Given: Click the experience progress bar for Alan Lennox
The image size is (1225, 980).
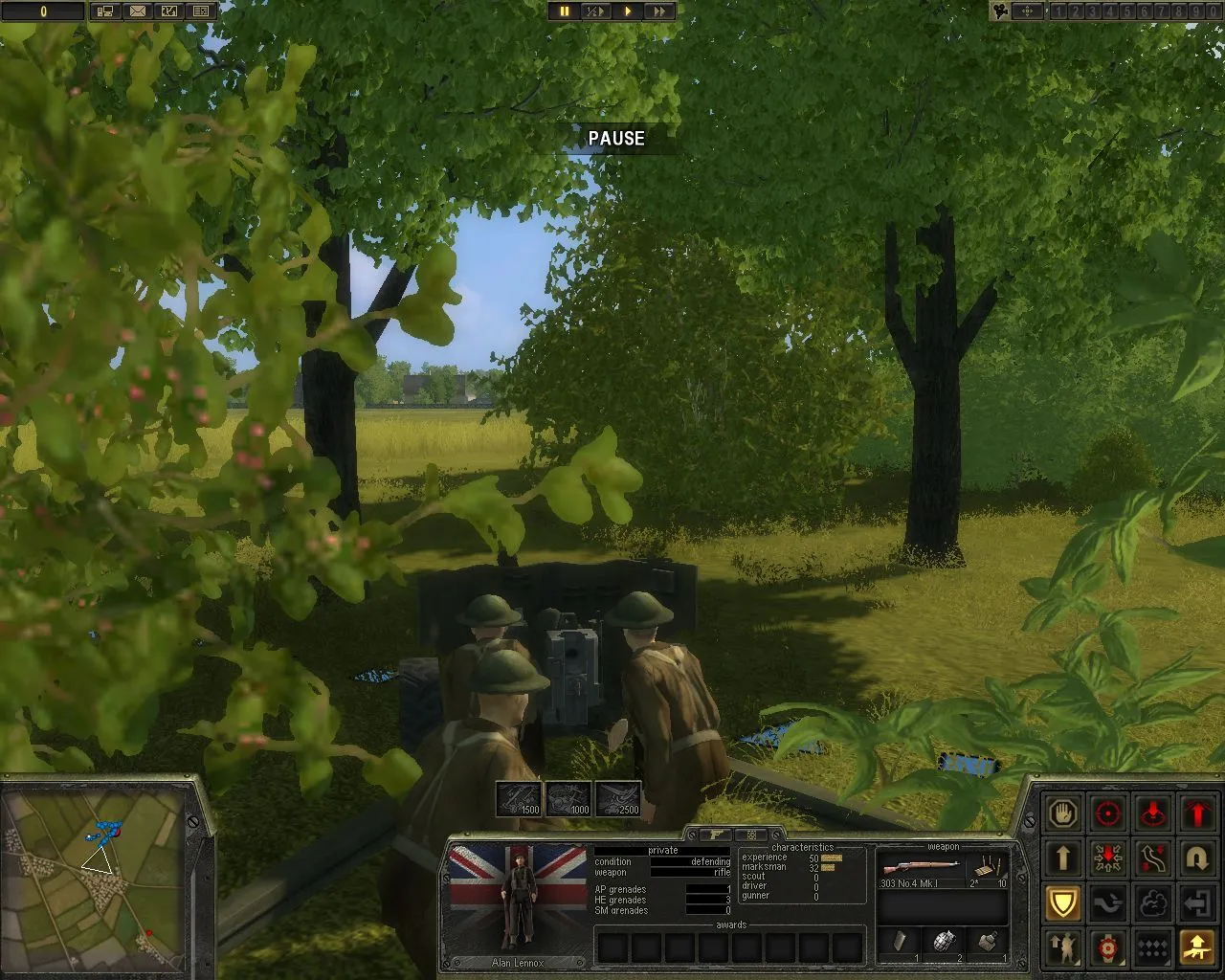Looking at the screenshot, I should click(831, 858).
